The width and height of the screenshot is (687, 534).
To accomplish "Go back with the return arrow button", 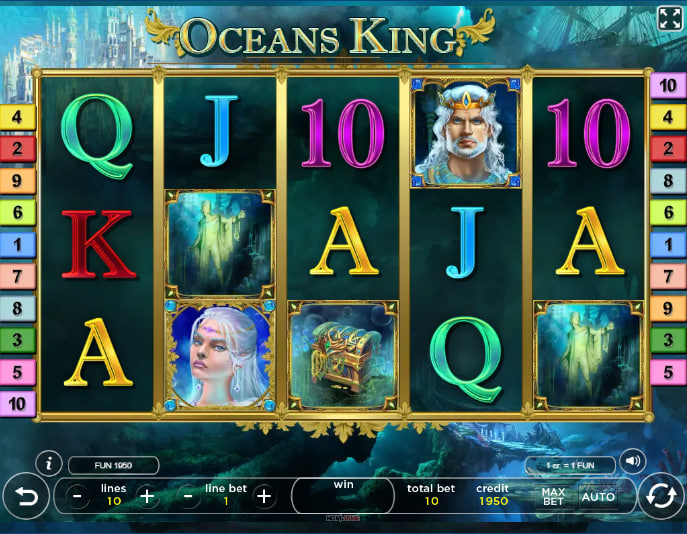I will click(25, 496).
